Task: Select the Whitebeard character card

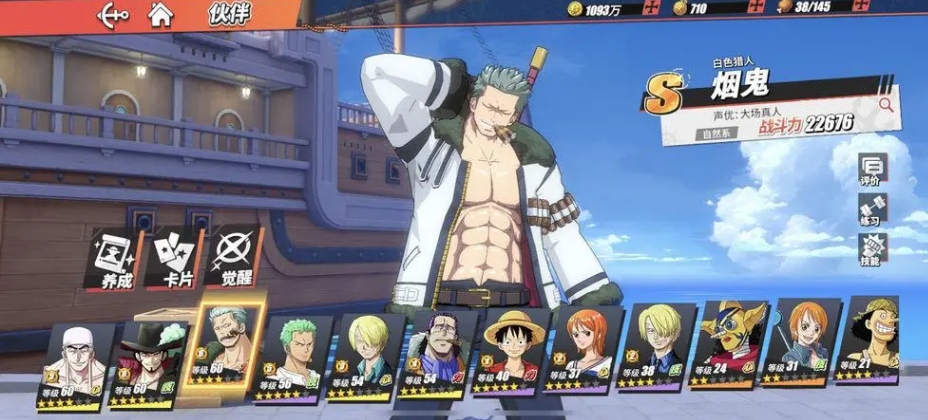Action: 76,365
